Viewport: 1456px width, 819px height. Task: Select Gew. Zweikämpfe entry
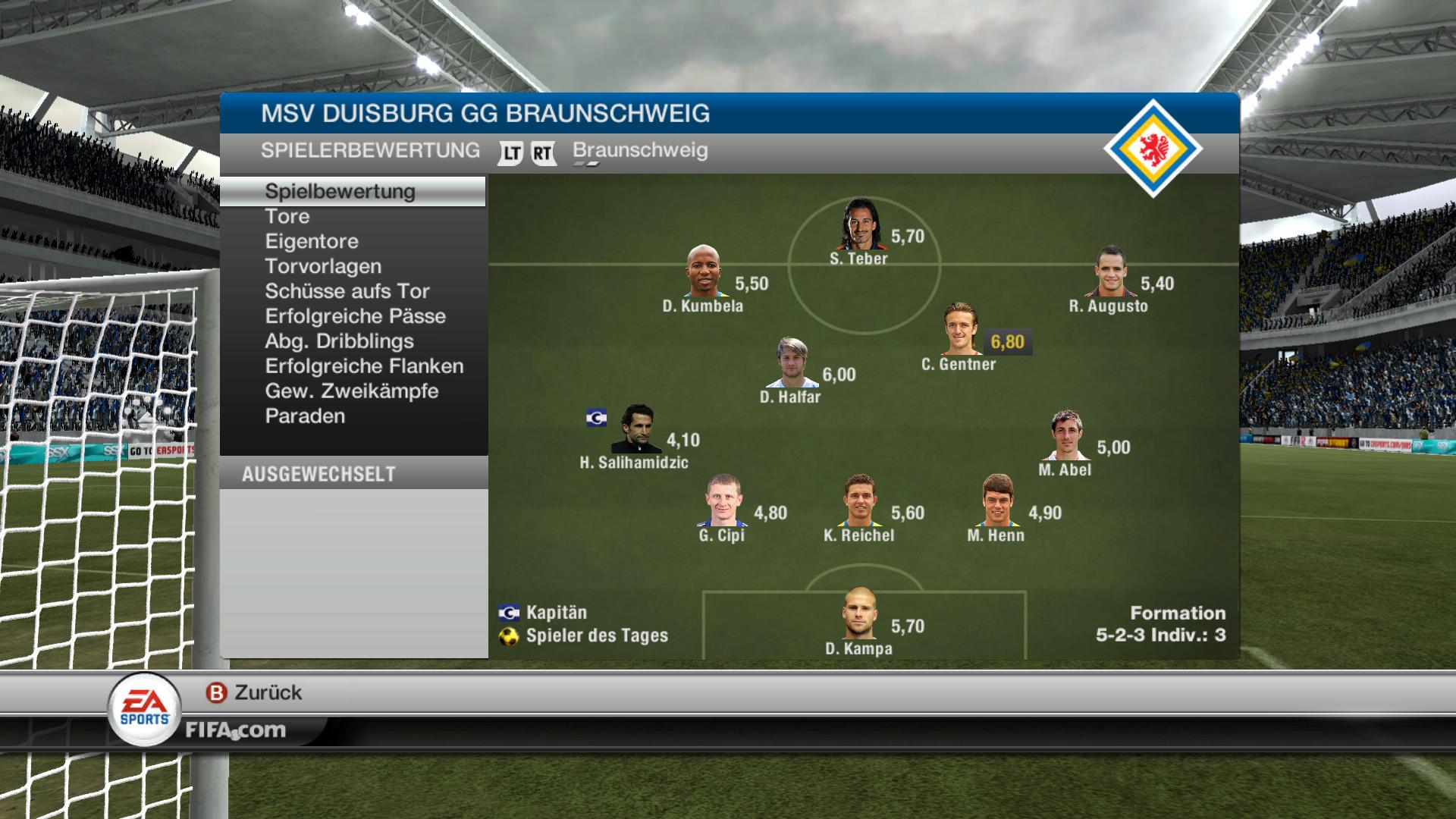[x=352, y=391]
